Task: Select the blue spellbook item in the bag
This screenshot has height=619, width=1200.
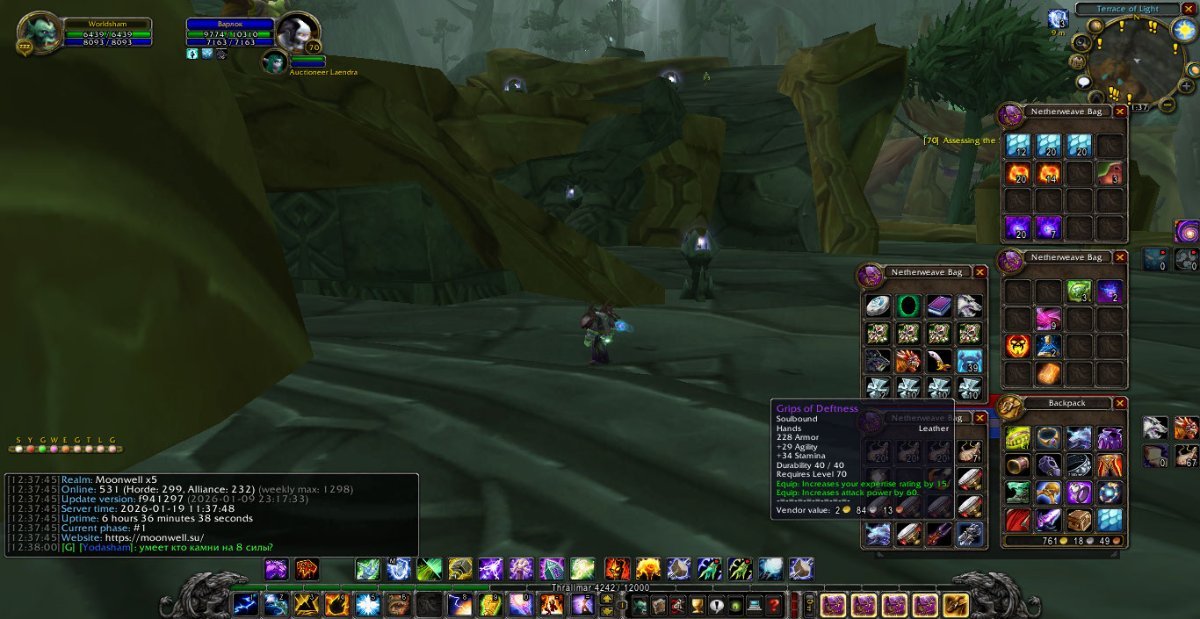Action: click(x=938, y=306)
